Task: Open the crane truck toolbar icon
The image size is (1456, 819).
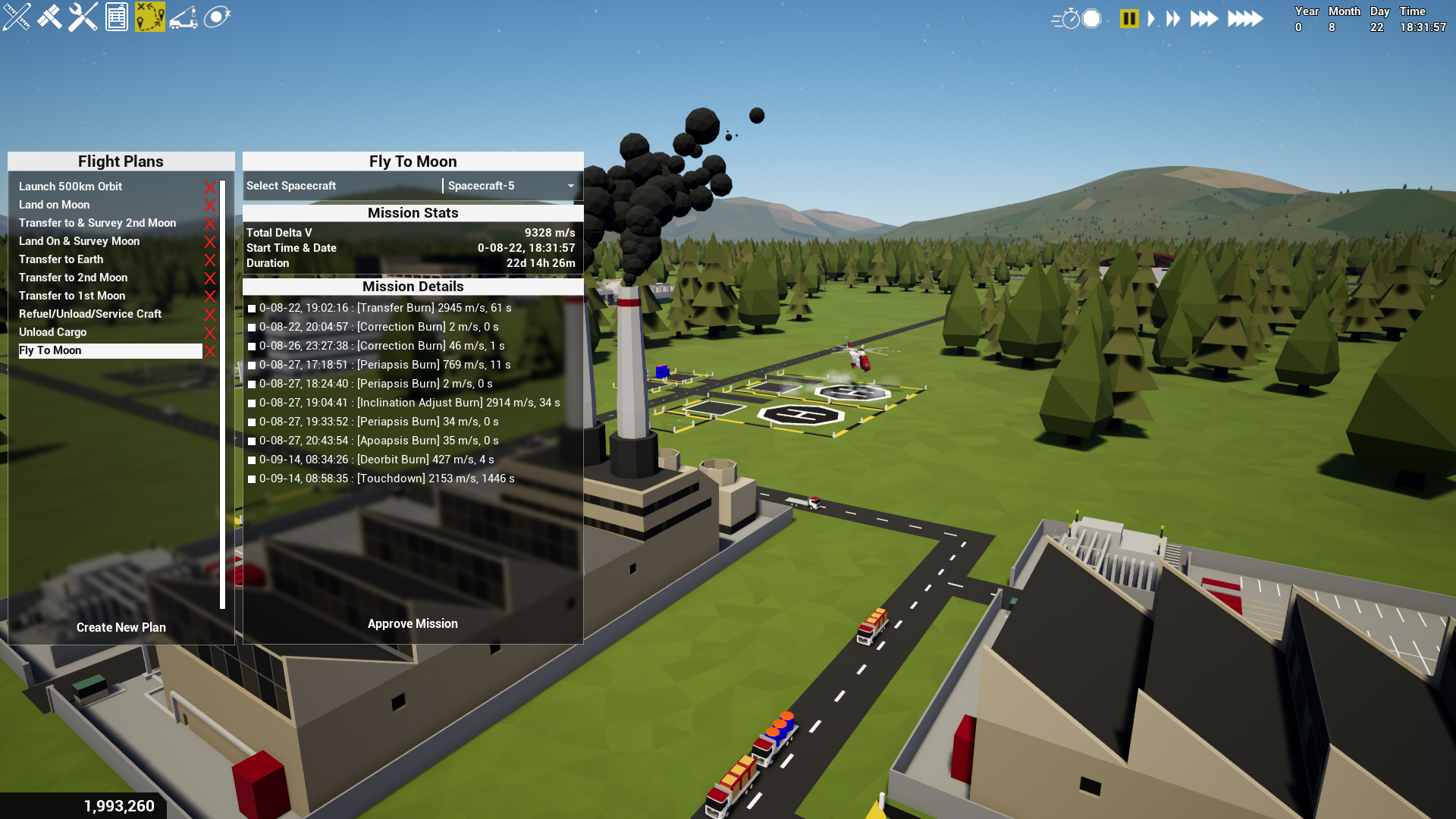Action: click(x=184, y=17)
